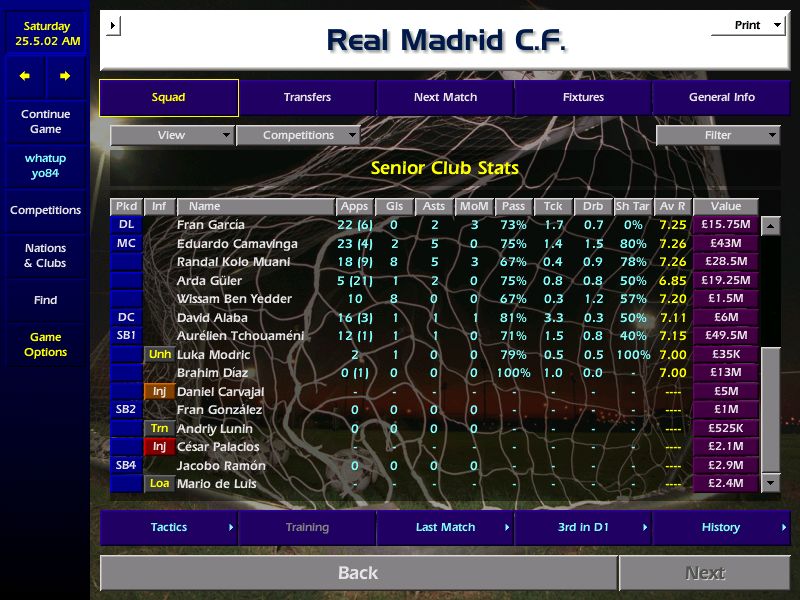Open the Print dropdown
The height and width of the screenshot is (600, 800).
pos(748,26)
